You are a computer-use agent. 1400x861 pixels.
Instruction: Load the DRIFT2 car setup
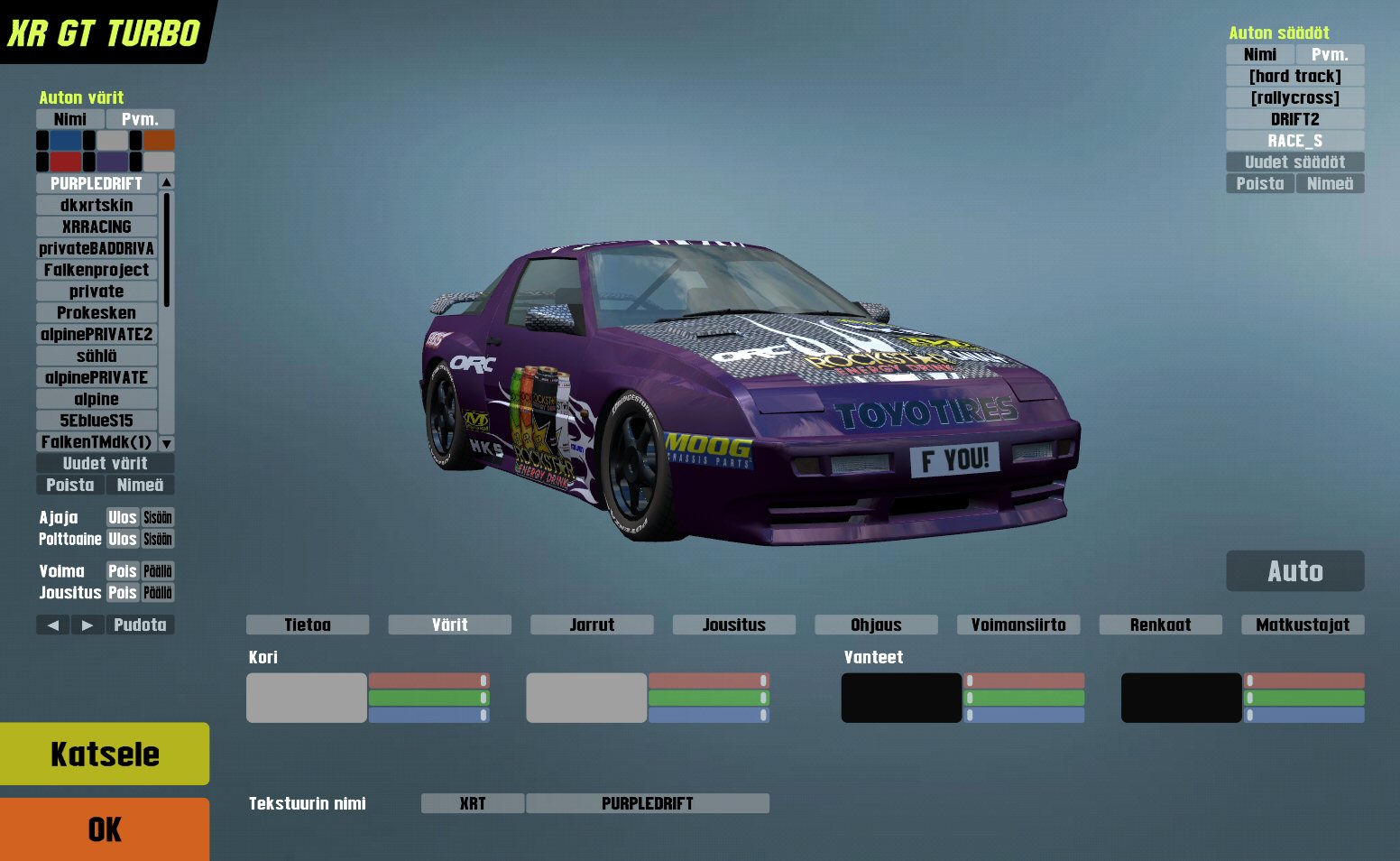coord(1294,119)
